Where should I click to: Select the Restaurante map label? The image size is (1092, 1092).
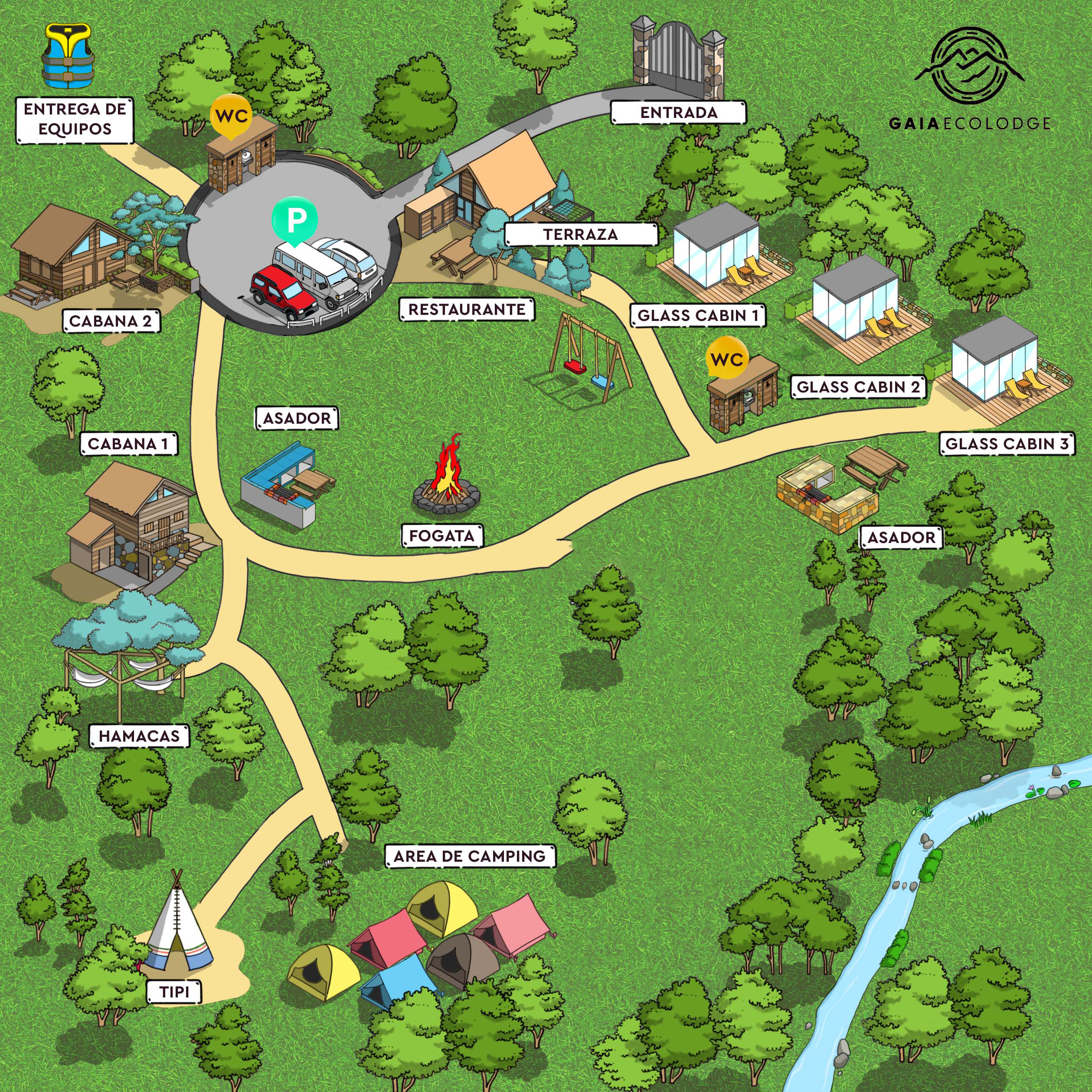[x=467, y=309]
